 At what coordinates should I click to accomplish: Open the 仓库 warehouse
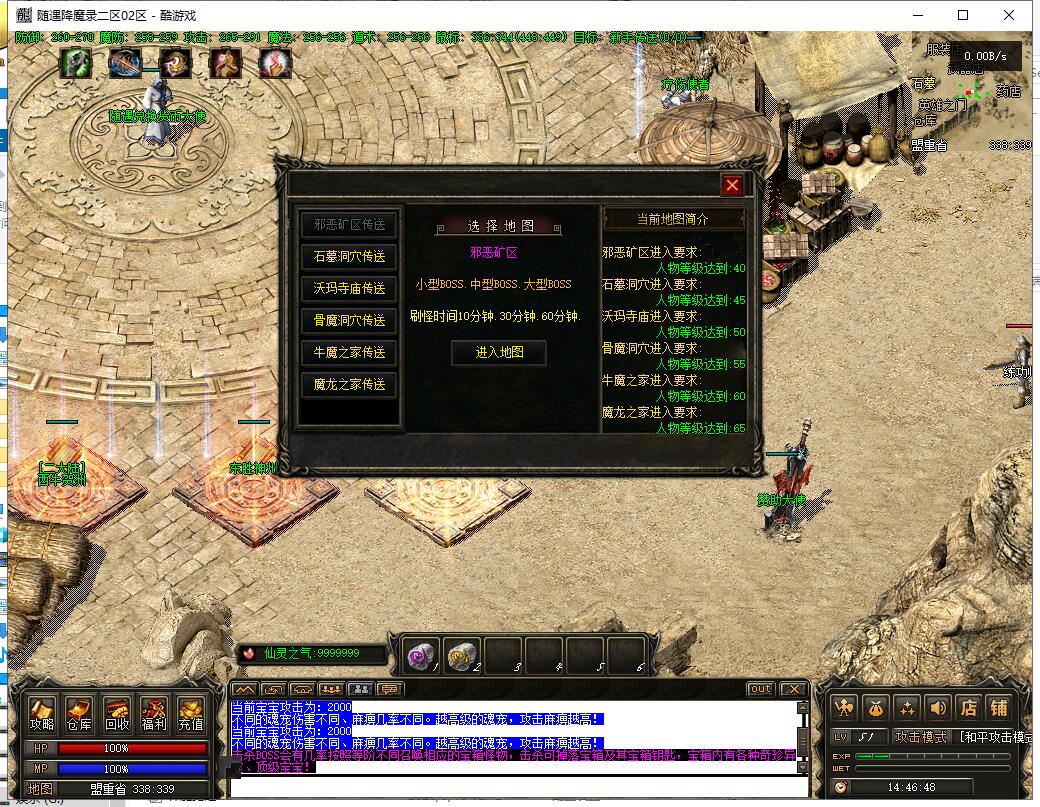tap(79, 714)
